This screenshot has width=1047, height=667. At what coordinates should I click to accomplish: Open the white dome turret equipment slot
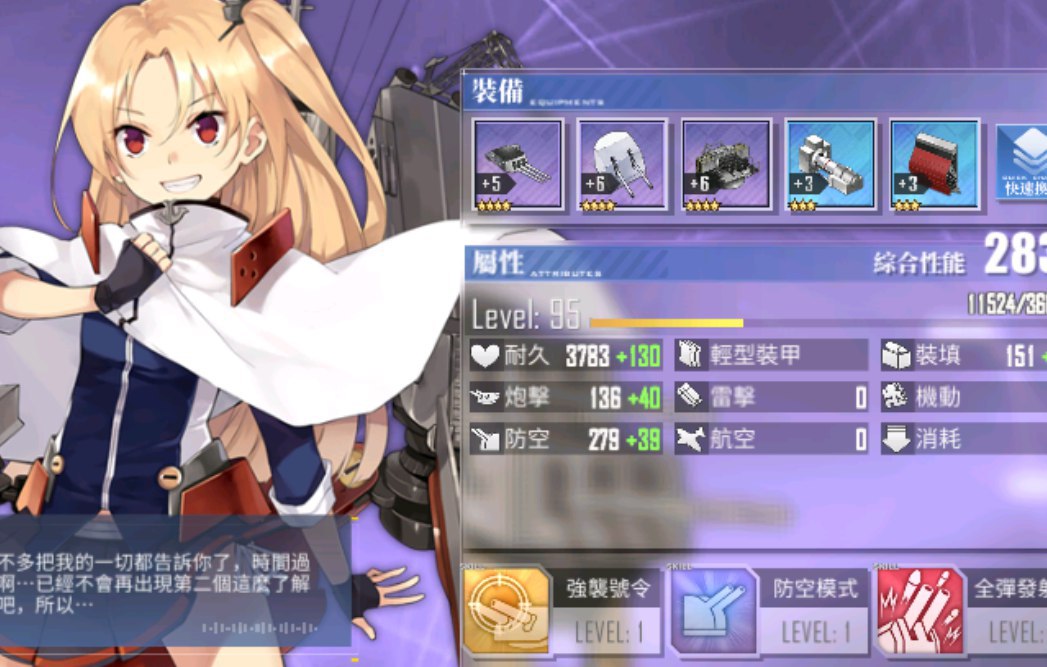click(621, 164)
